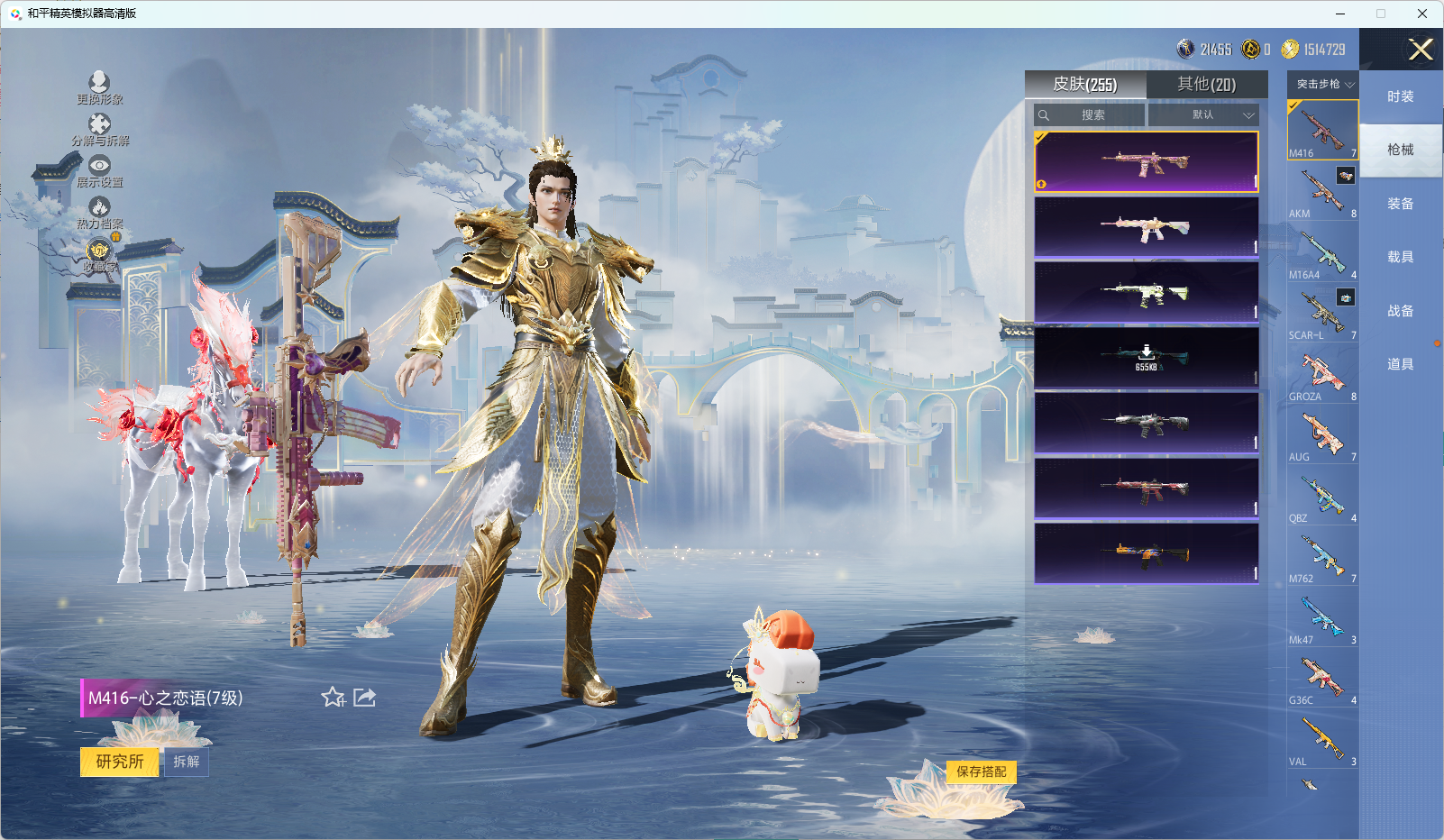Select the SCAR-L weapon entry

pos(1322,315)
